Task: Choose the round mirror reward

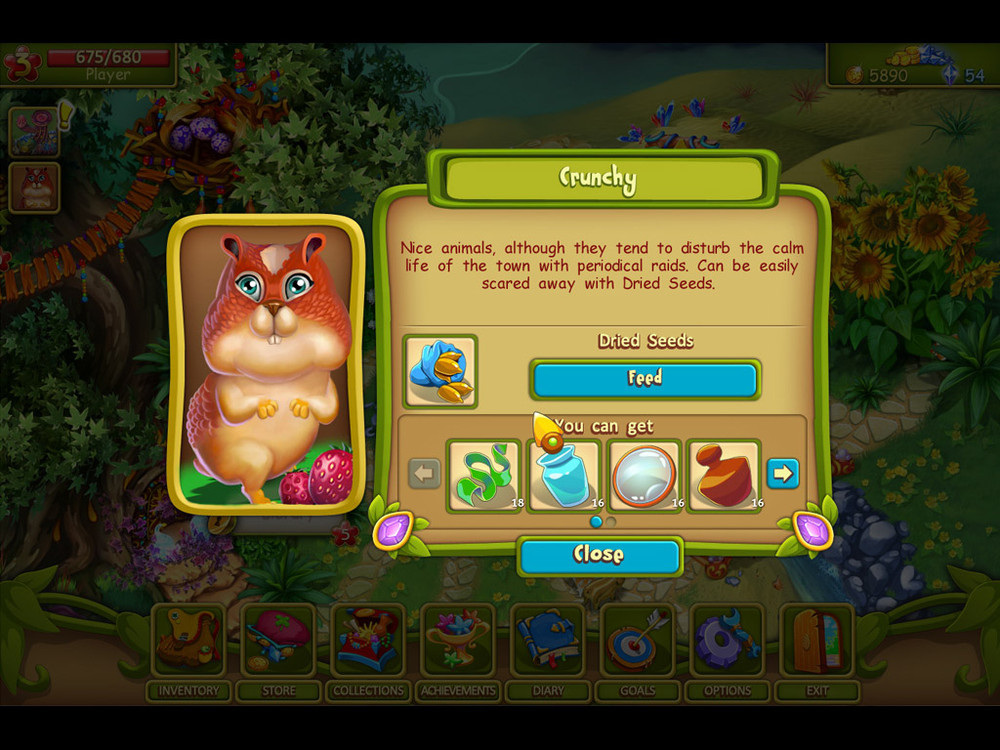Action: (645, 475)
